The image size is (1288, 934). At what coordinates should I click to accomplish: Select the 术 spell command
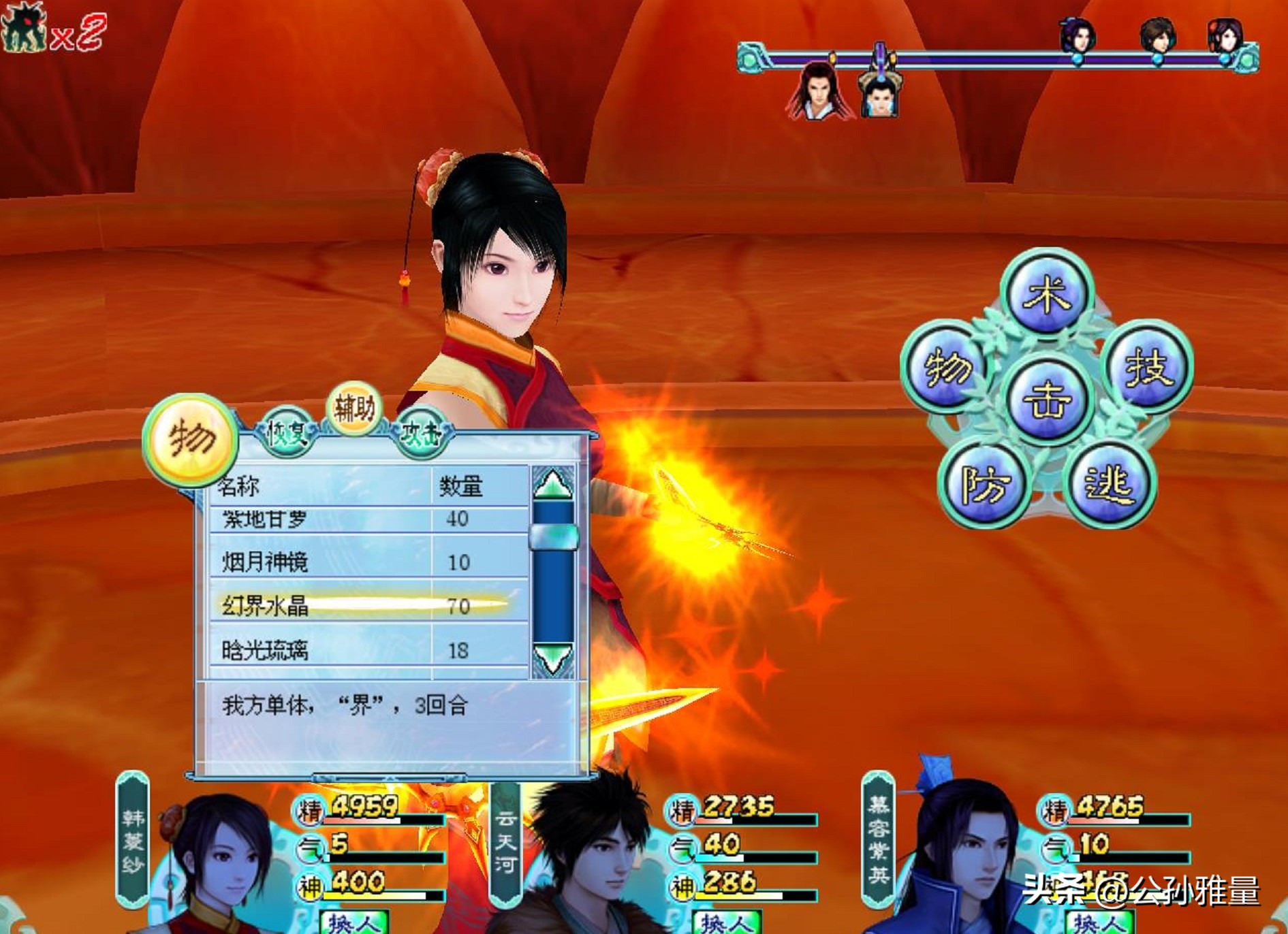[x=1047, y=295]
